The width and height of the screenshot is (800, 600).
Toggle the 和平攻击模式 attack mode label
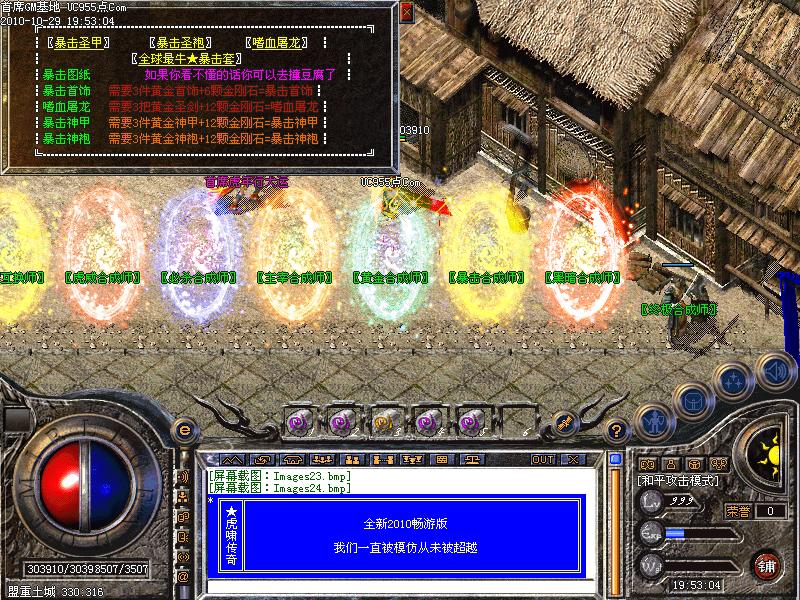pos(680,481)
